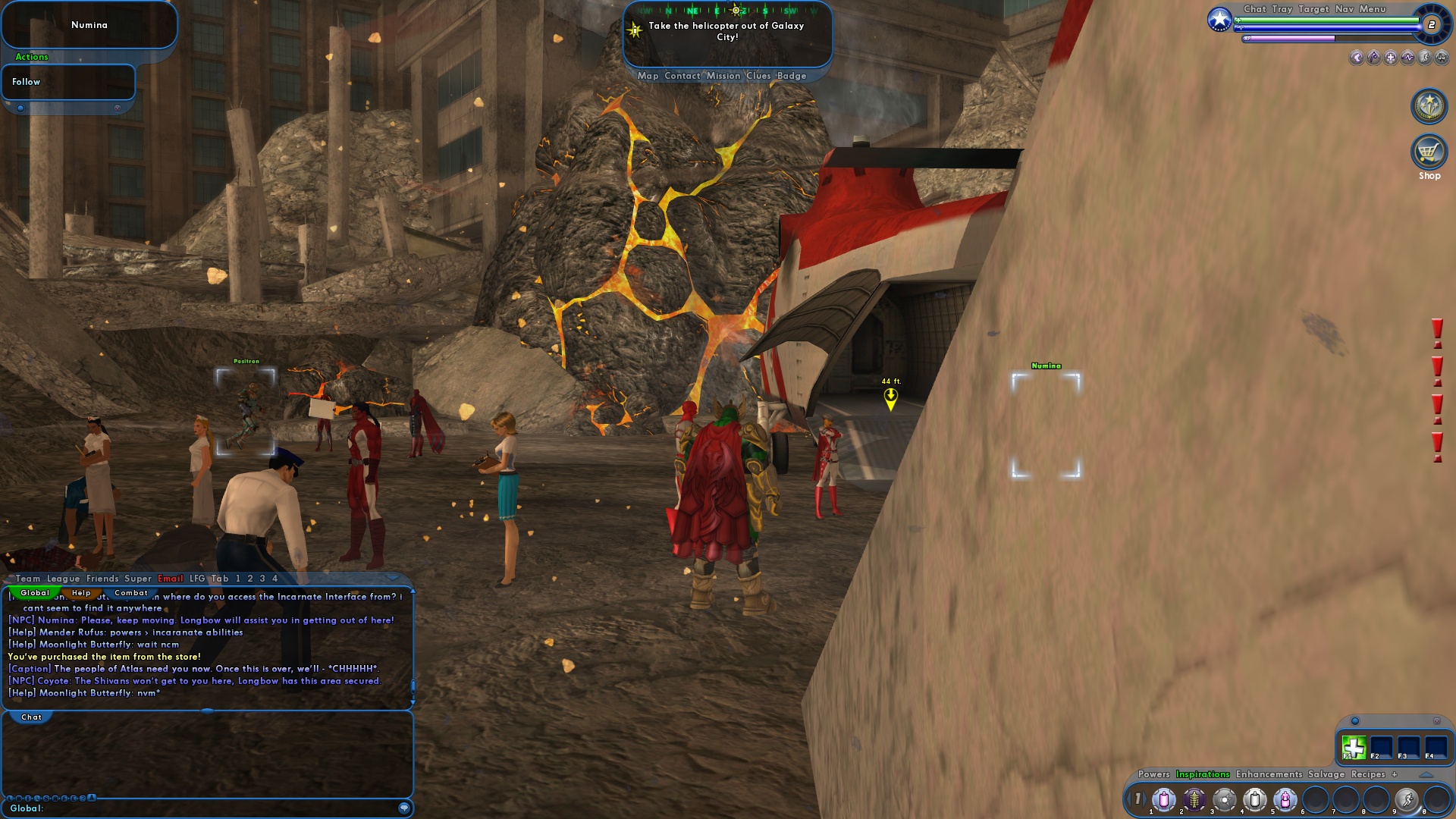Switch tray pages using the right arrow
This screenshot has width=1456, height=819.
1146,798
